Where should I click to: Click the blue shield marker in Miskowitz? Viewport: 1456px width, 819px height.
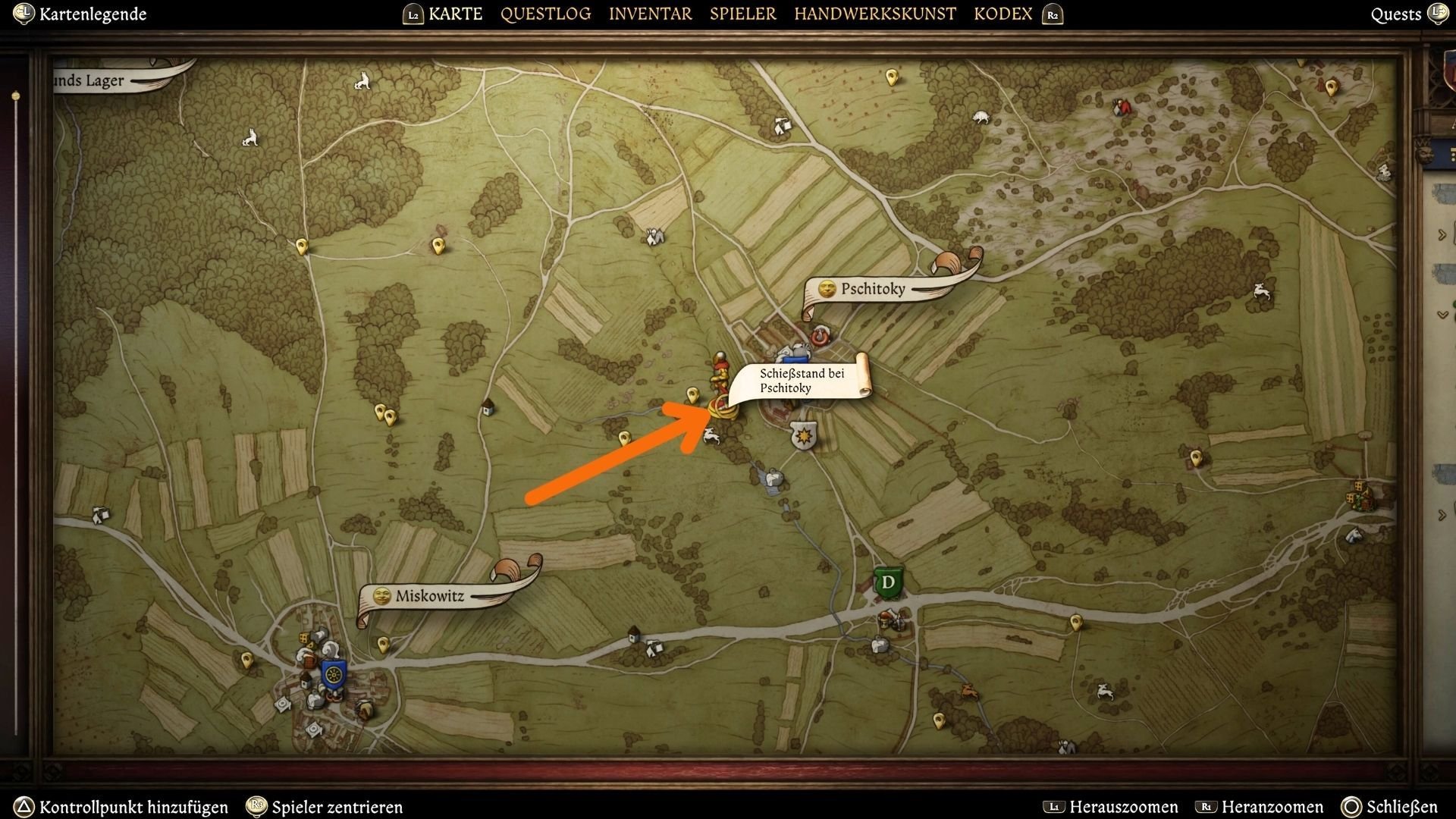pyautogui.click(x=333, y=673)
